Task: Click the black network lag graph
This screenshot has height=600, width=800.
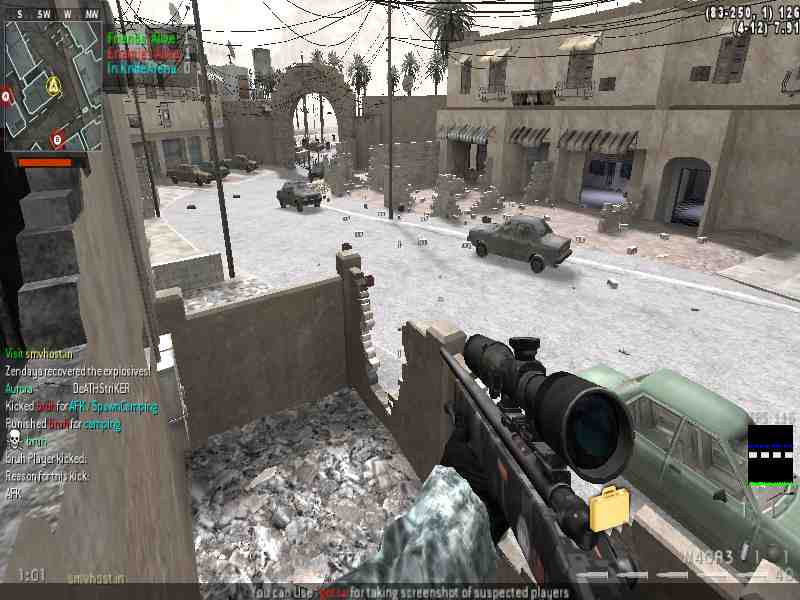Action: (x=770, y=455)
